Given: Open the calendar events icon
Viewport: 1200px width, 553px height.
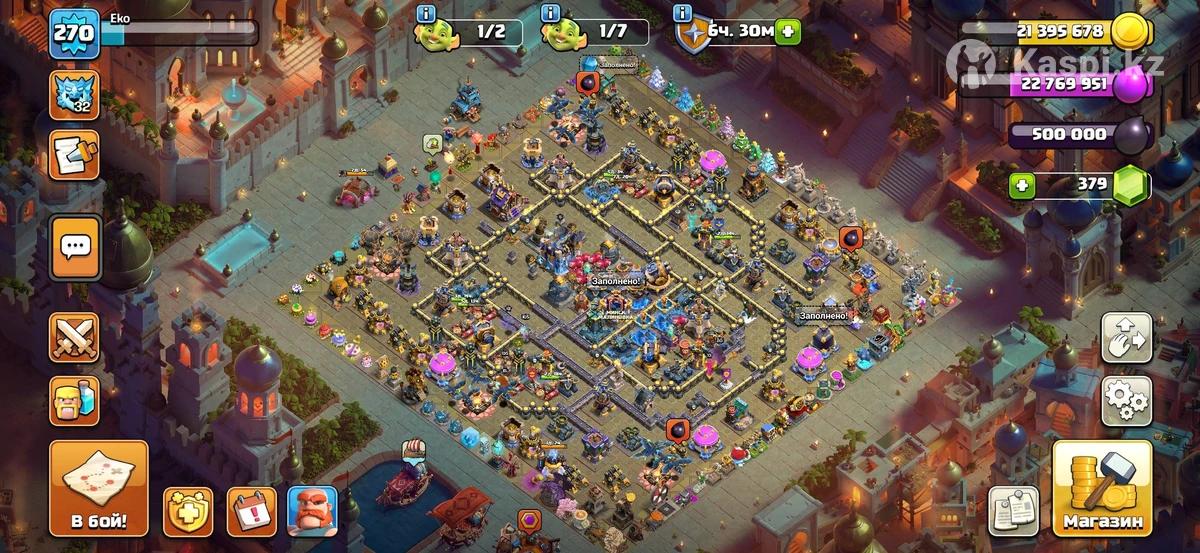Looking at the screenshot, I should point(251,512).
